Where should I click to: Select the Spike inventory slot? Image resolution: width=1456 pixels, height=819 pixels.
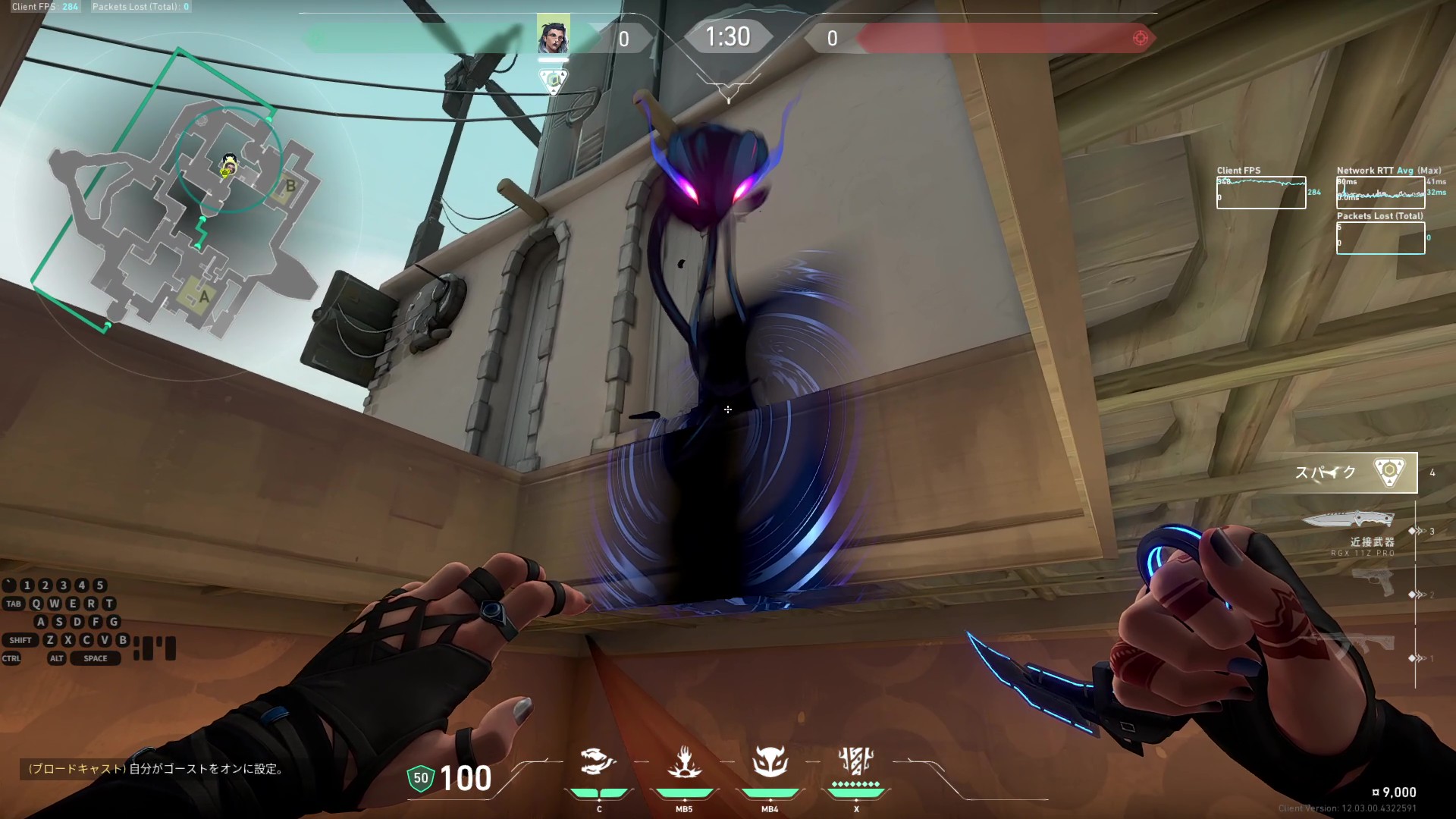click(1356, 472)
